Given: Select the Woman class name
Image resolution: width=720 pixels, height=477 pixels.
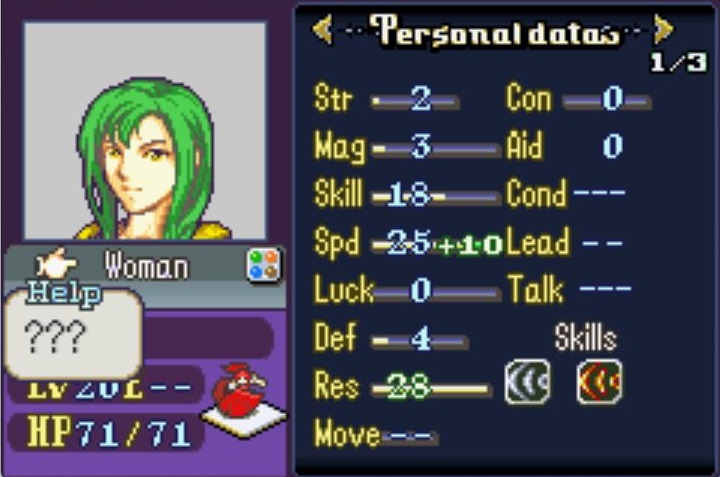Looking at the screenshot, I should [146, 266].
